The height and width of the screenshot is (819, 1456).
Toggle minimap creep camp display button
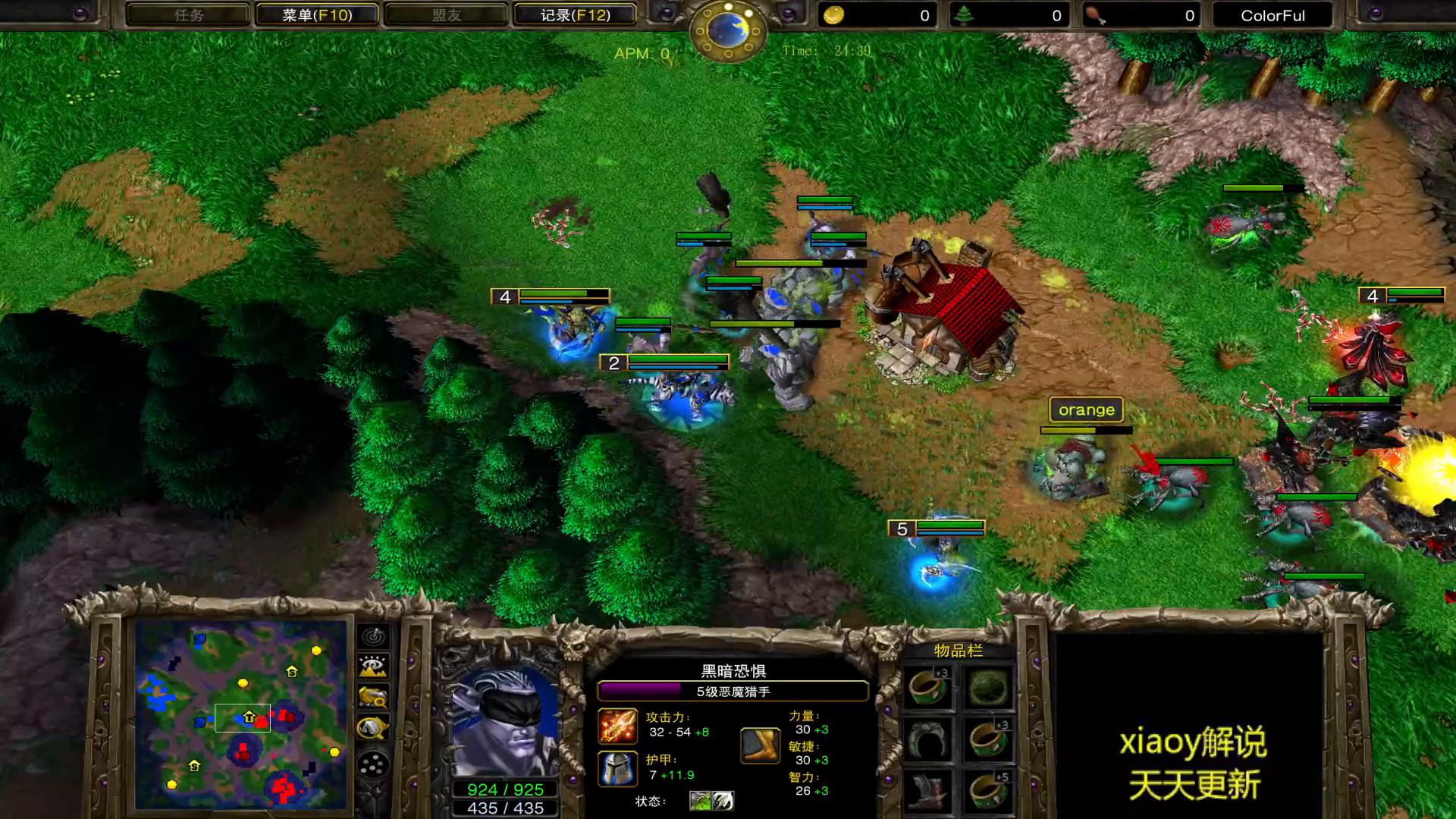pos(373,728)
